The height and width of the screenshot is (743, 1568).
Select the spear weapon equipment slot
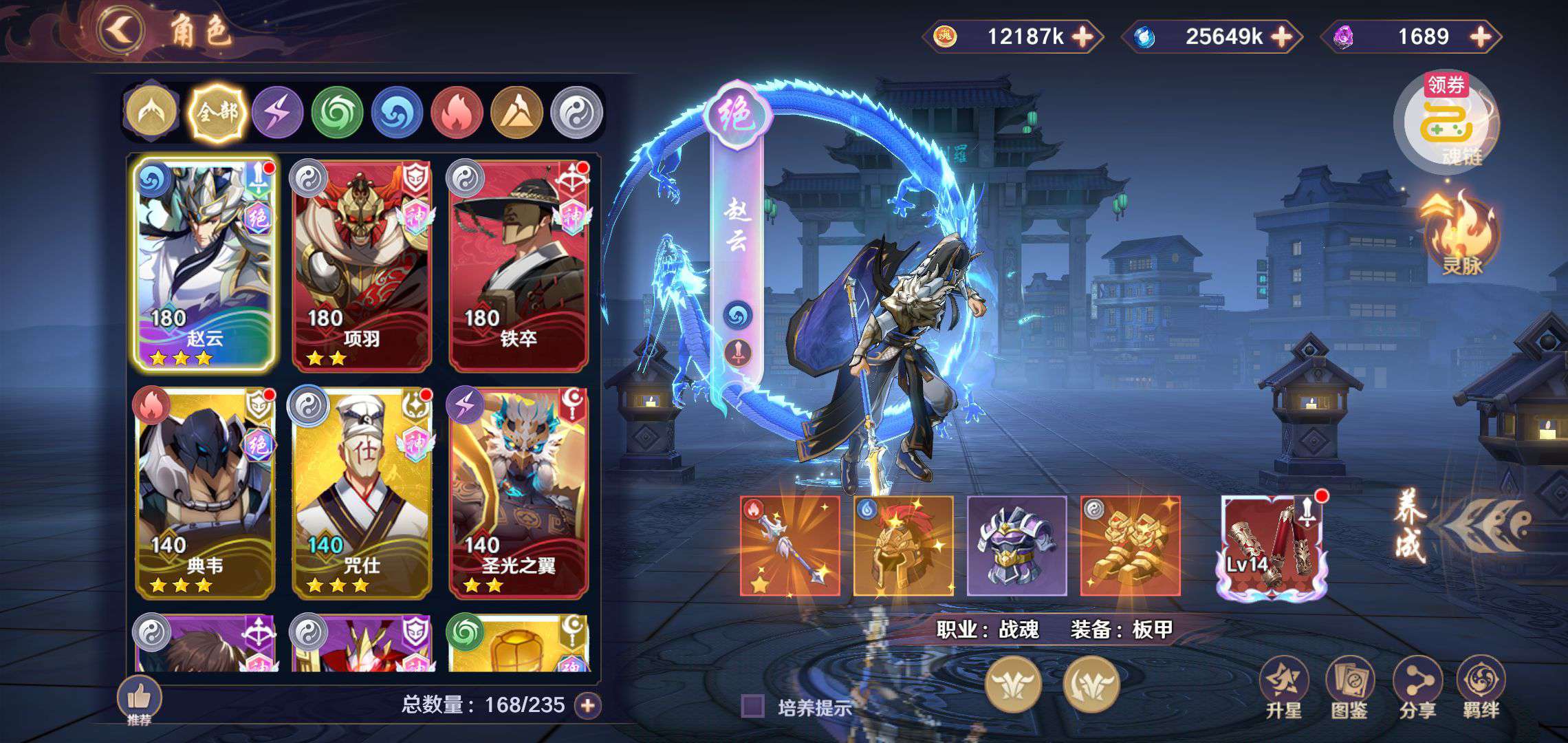[x=790, y=546]
